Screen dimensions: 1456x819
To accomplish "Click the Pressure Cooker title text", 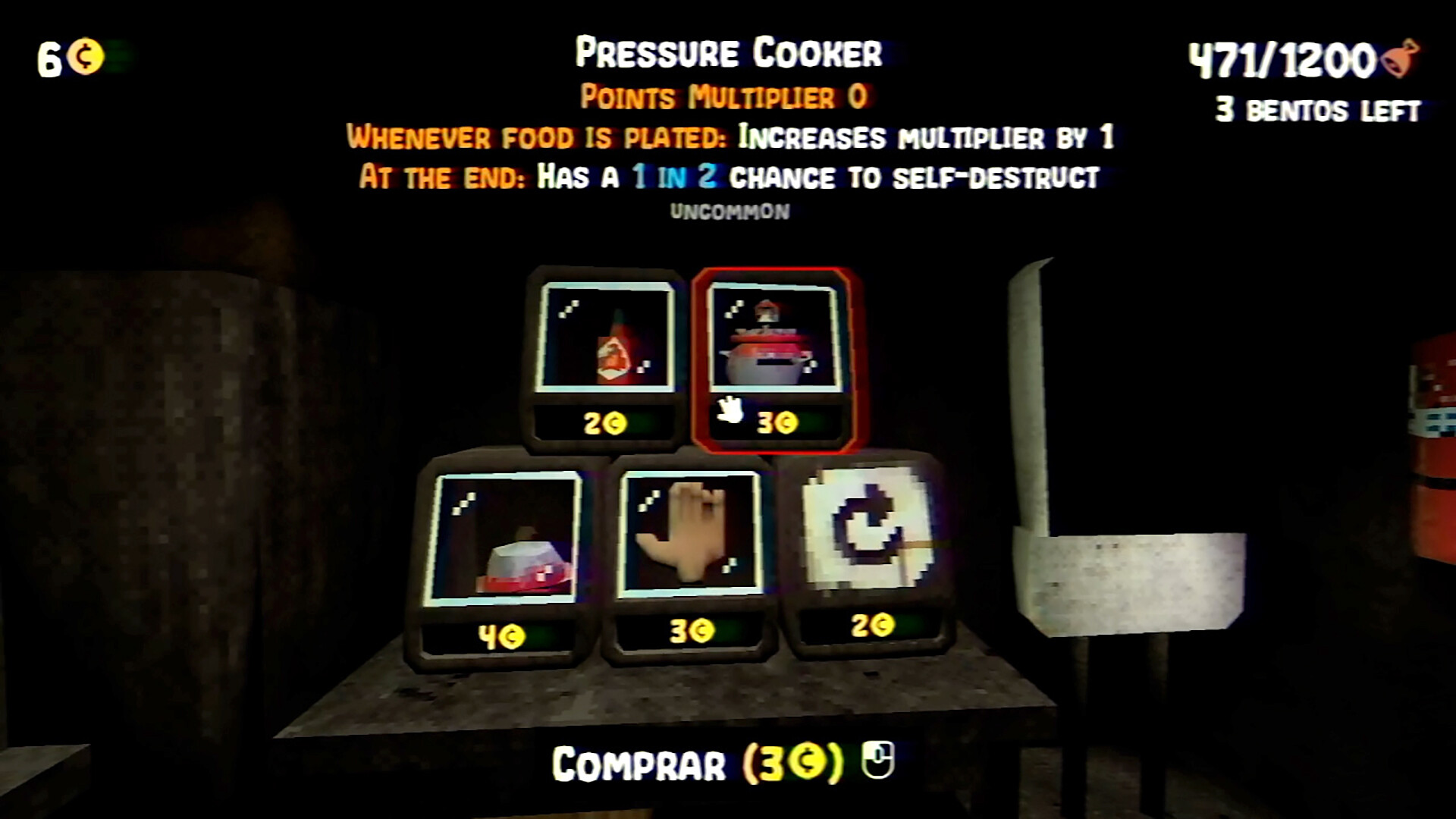I will point(728,53).
